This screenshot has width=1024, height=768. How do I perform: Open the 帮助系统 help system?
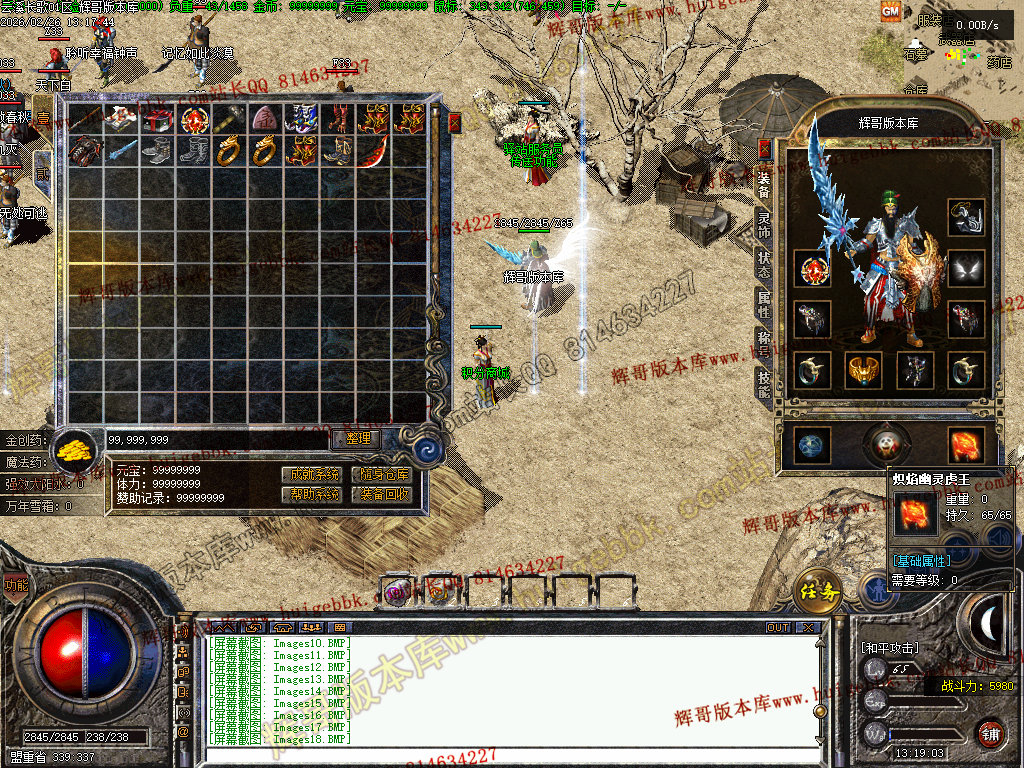(313, 494)
